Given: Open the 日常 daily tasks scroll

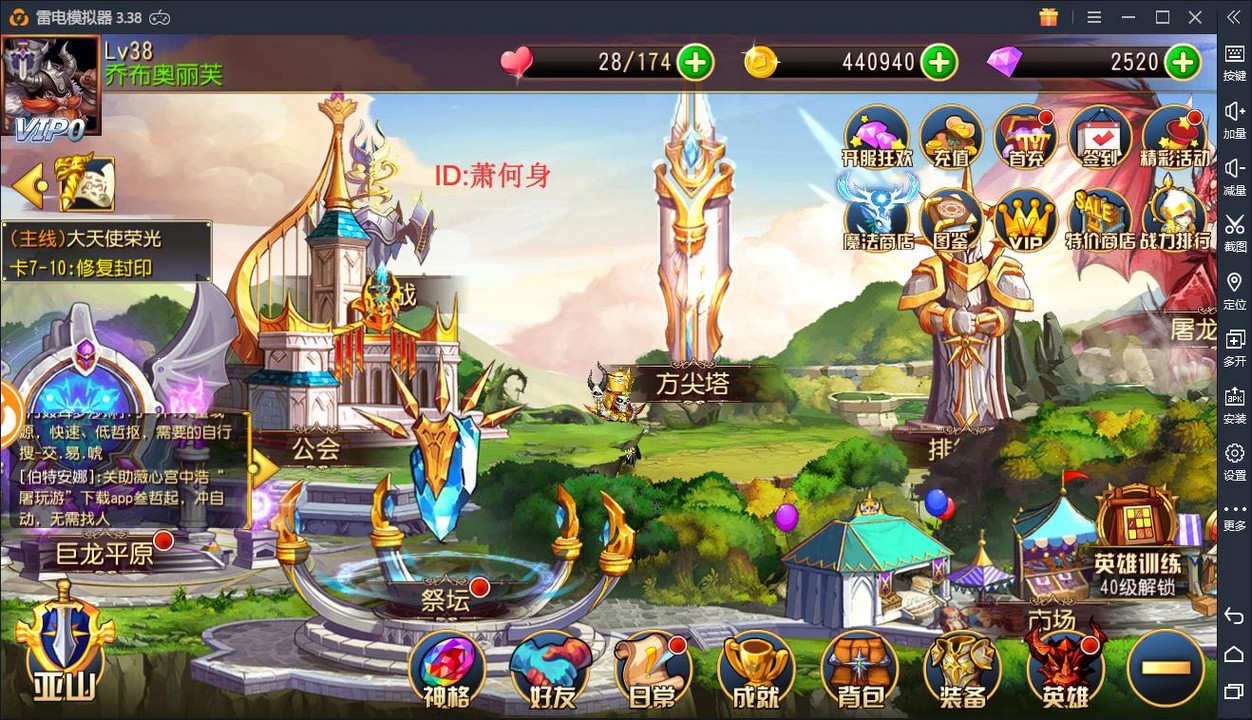Looking at the screenshot, I should tap(652, 668).
